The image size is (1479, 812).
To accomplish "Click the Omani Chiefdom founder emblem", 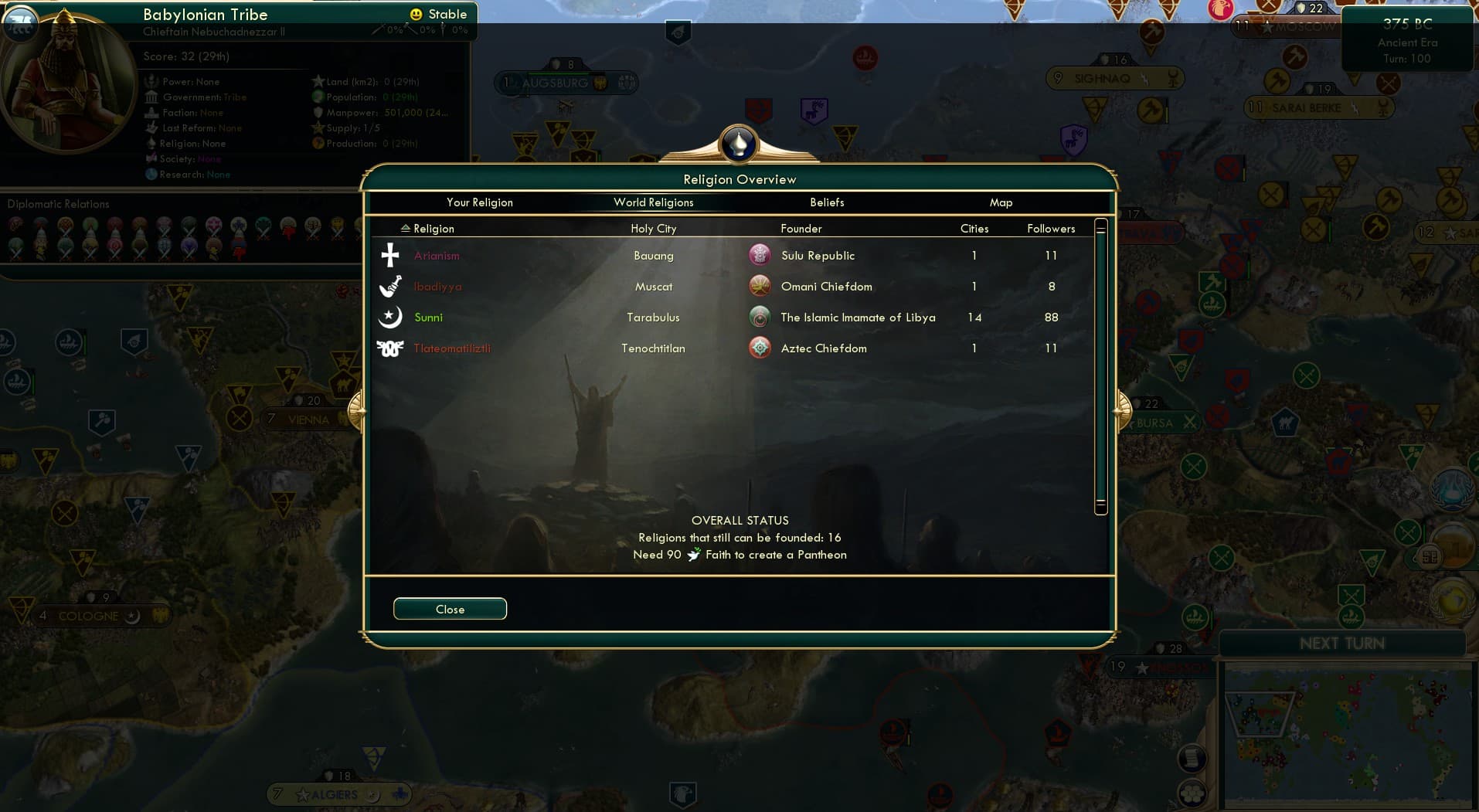I will [760, 285].
